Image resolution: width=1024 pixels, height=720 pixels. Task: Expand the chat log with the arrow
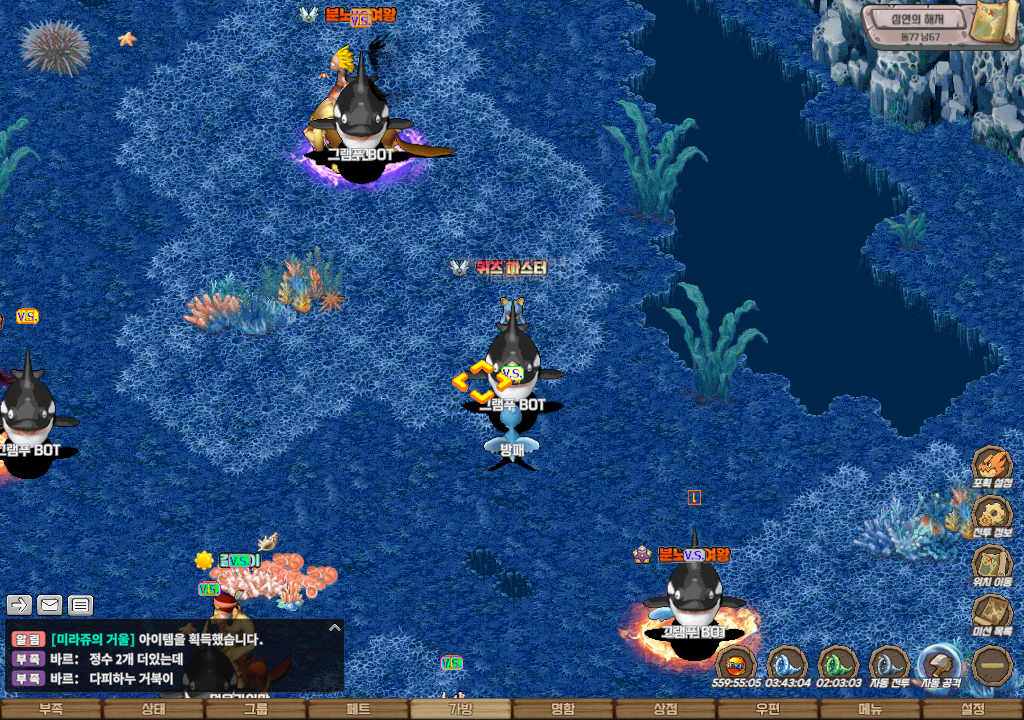click(x=335, y=628)
